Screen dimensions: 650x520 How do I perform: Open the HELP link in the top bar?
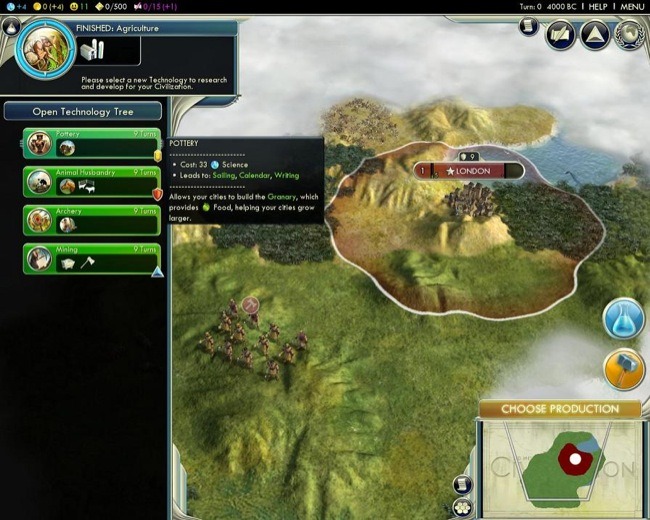598,6
